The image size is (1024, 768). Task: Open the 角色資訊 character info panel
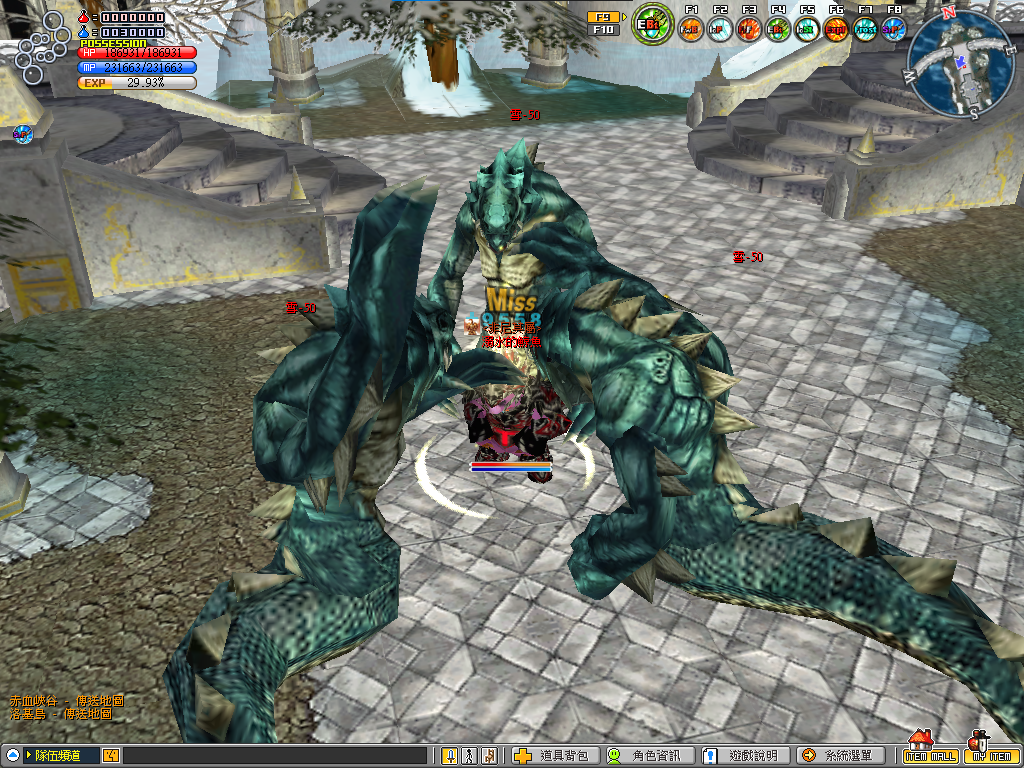pyautogui.click(x=647, y=756)
